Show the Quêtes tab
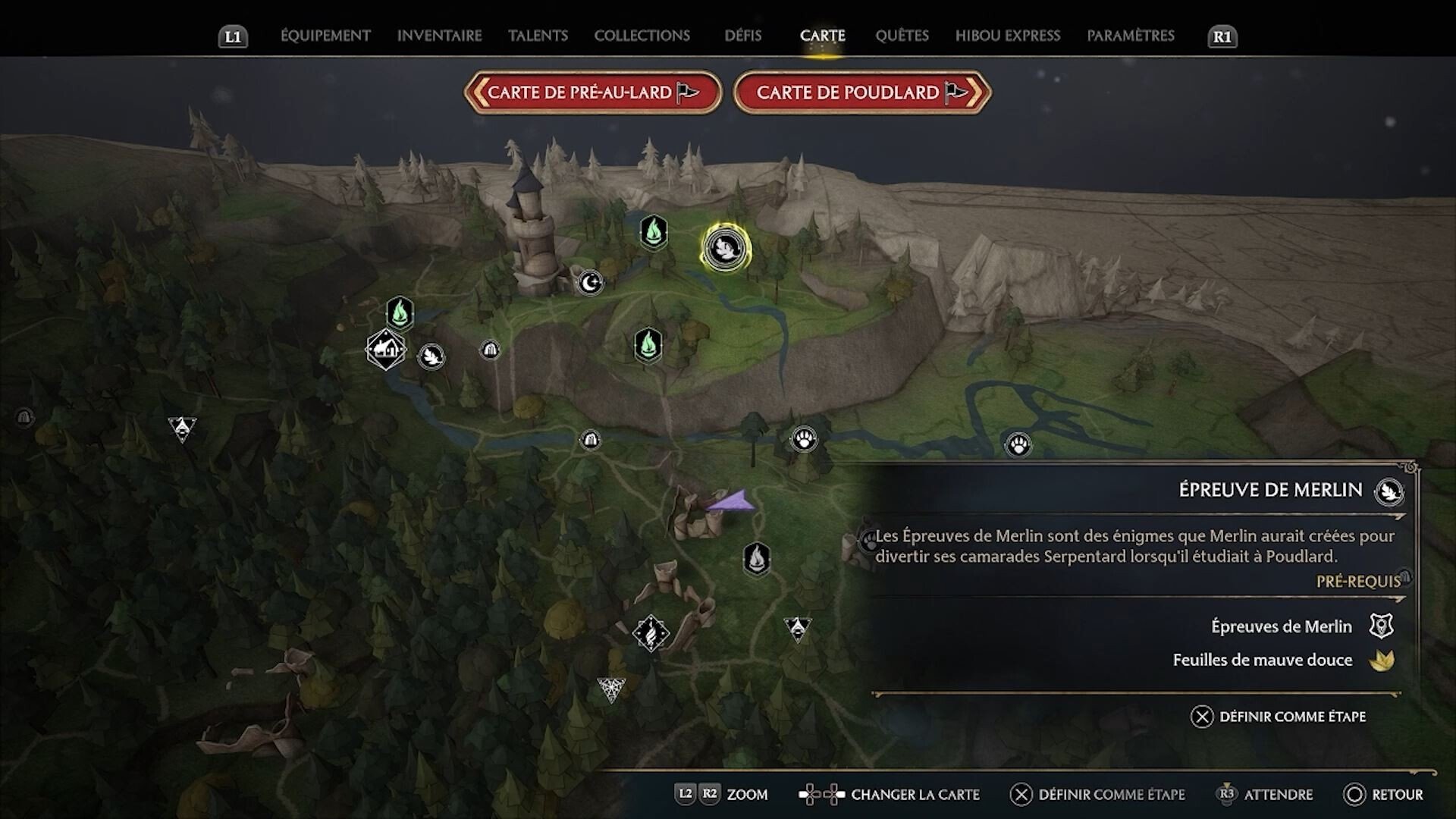This screenshot has height=819, width=1456. pos(902,36)
